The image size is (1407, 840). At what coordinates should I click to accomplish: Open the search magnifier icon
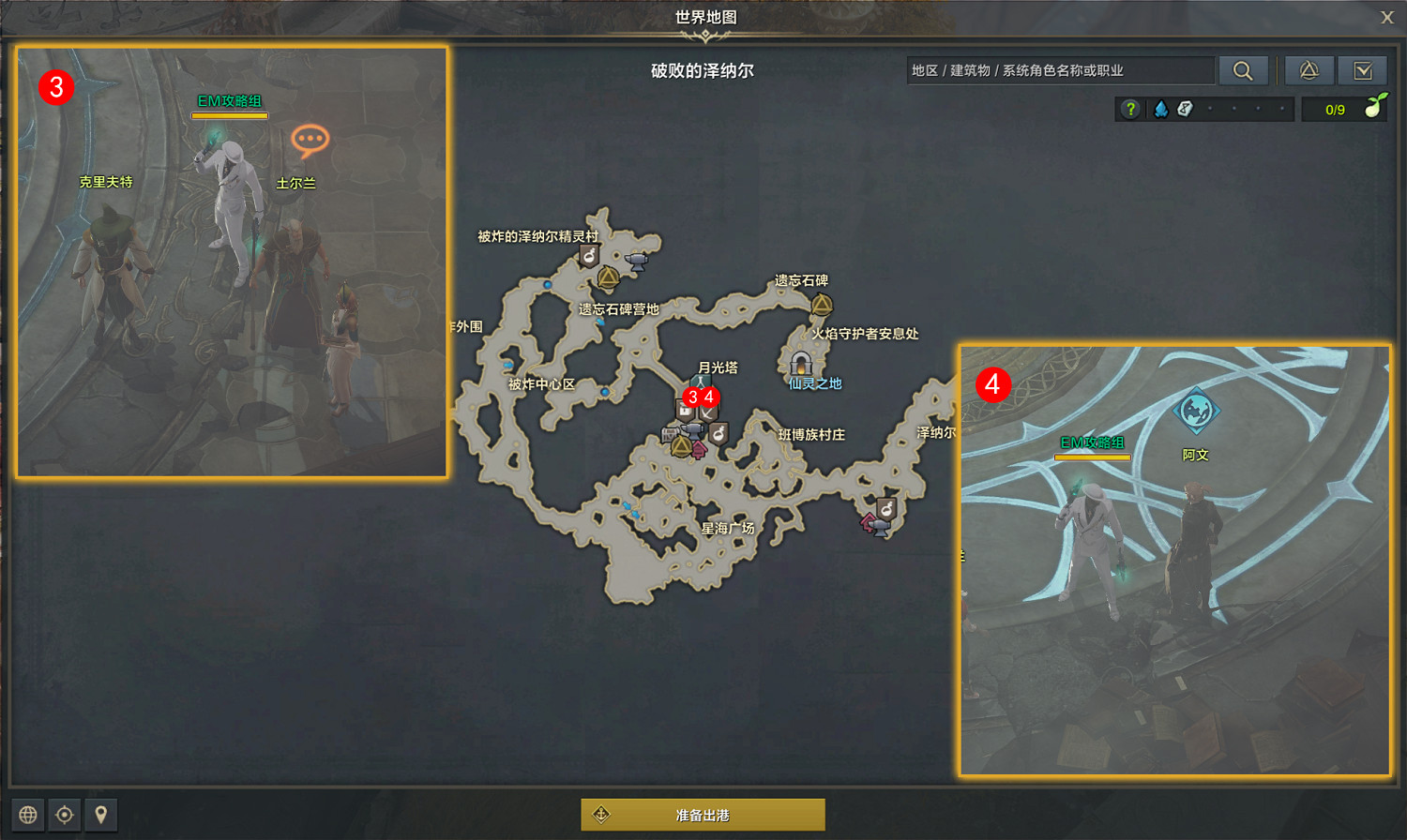1244,69
